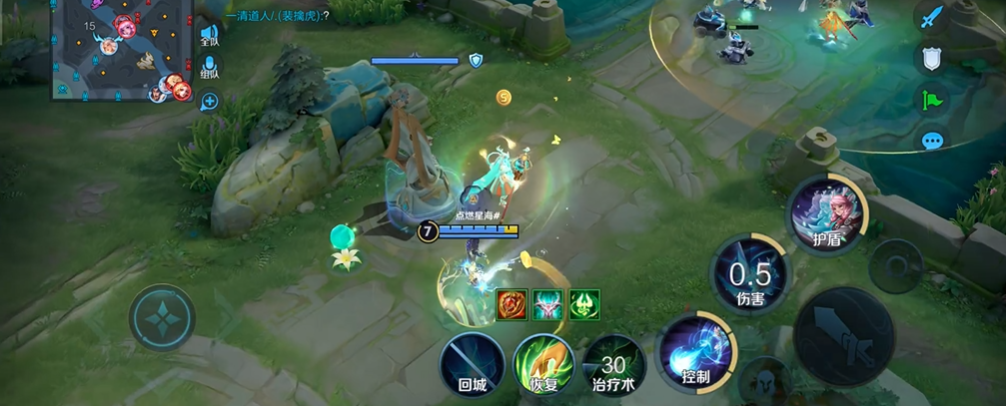Screen dimensions: 1006x406
Task: Tap the virtual movement joystick
Action: (162, 317)
